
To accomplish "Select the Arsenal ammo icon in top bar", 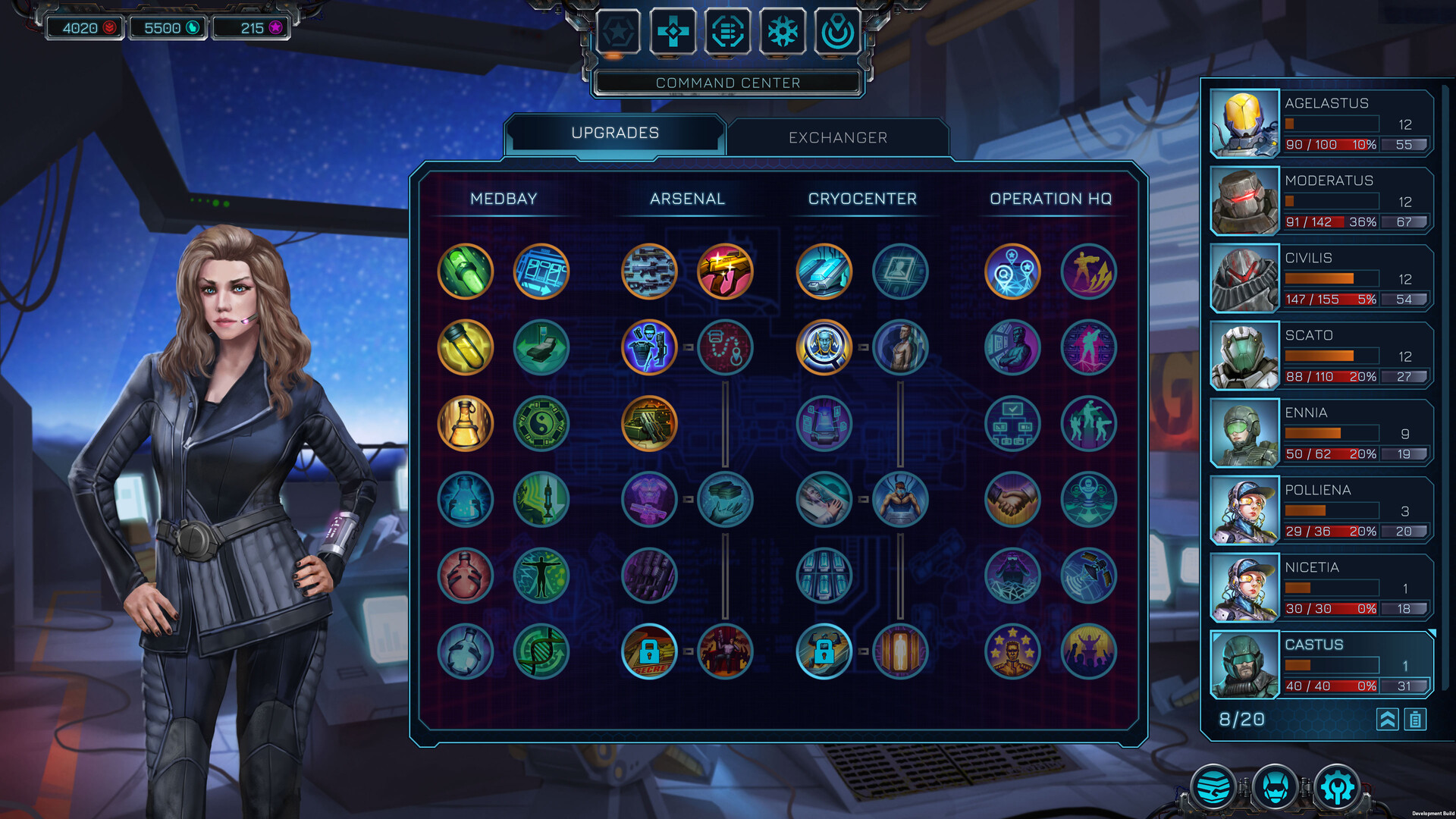I will tap(727, 32).
